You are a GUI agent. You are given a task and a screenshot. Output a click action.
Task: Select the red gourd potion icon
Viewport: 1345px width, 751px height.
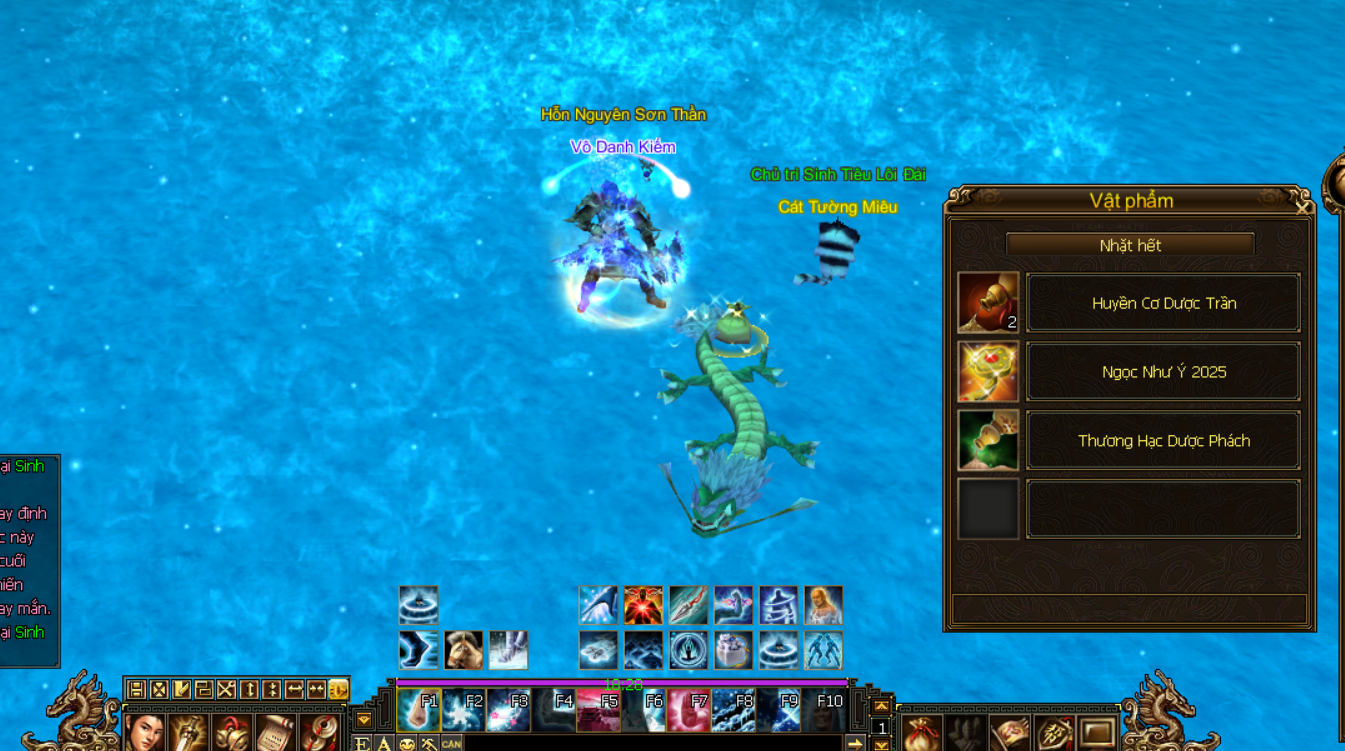988,302
